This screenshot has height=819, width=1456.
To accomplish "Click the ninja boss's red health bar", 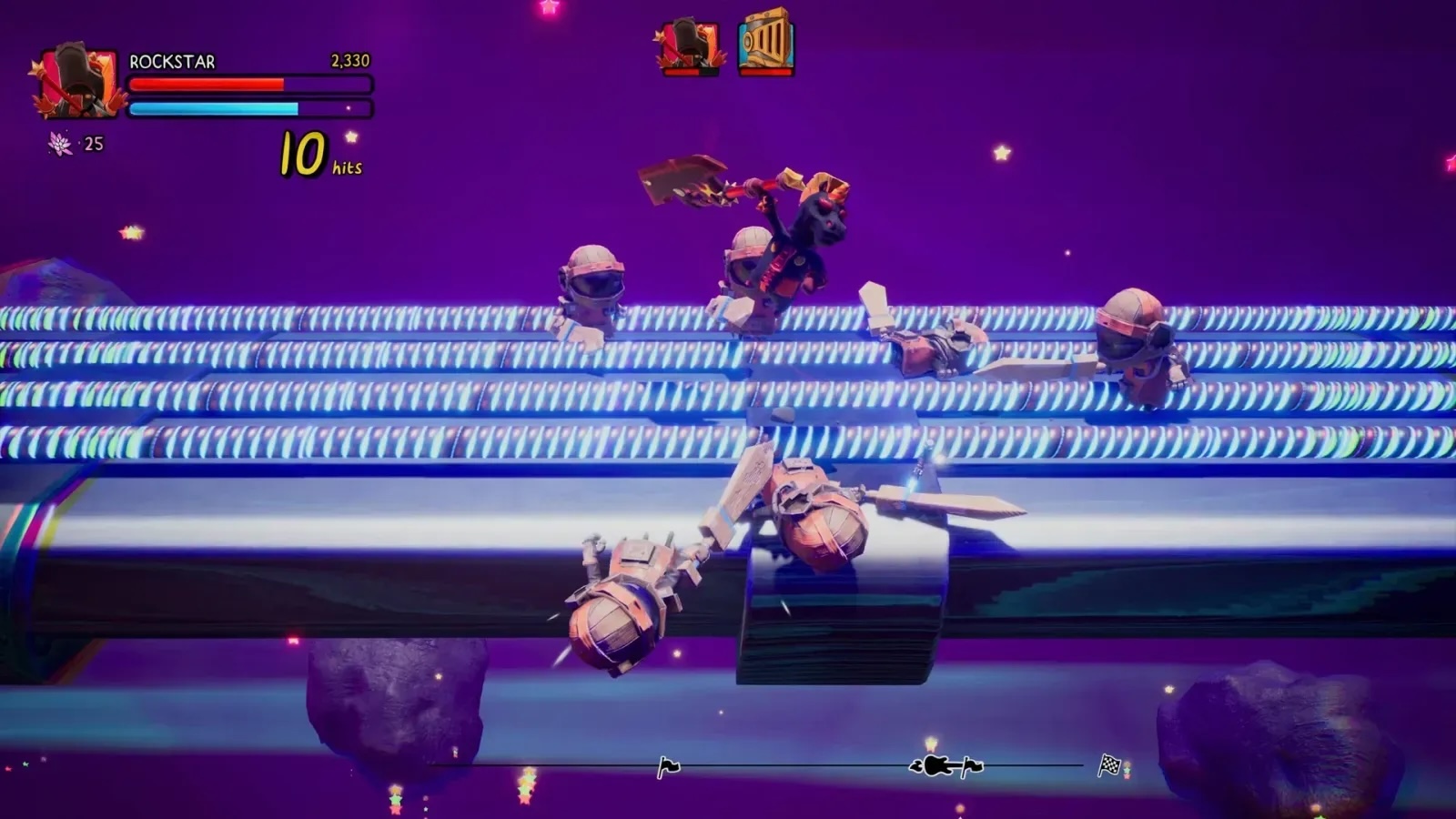I will pyautogui.click(x=681, y=71).
